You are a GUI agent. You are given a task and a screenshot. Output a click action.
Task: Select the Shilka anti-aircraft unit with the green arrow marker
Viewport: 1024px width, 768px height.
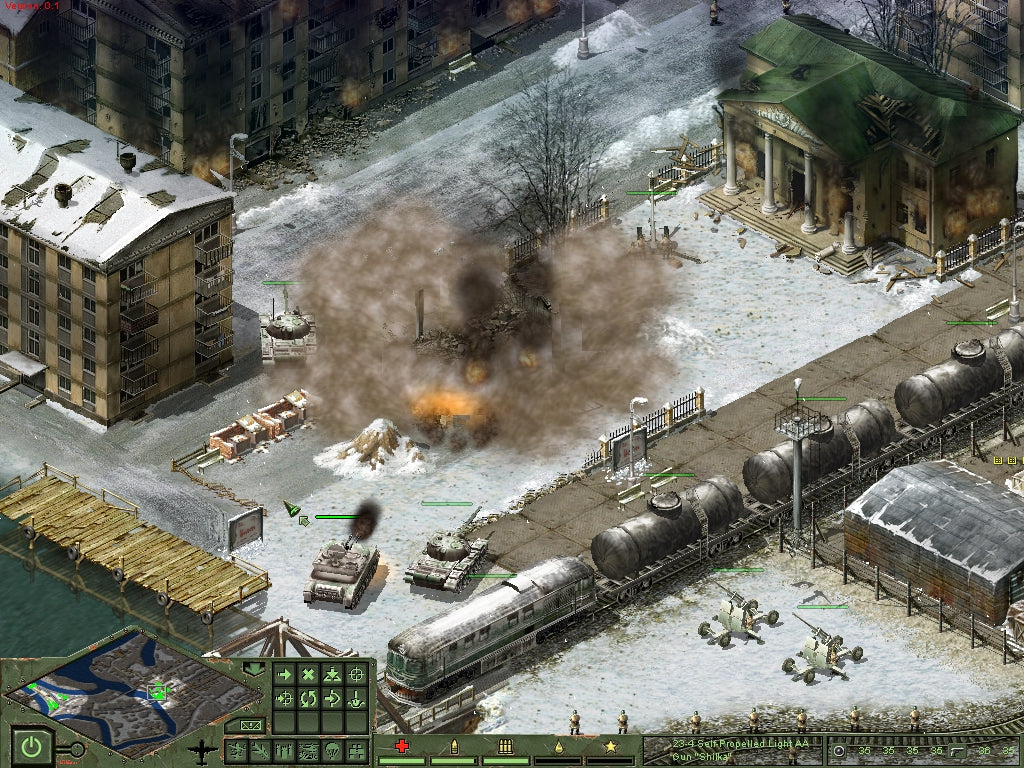click(x=341, y=573)
